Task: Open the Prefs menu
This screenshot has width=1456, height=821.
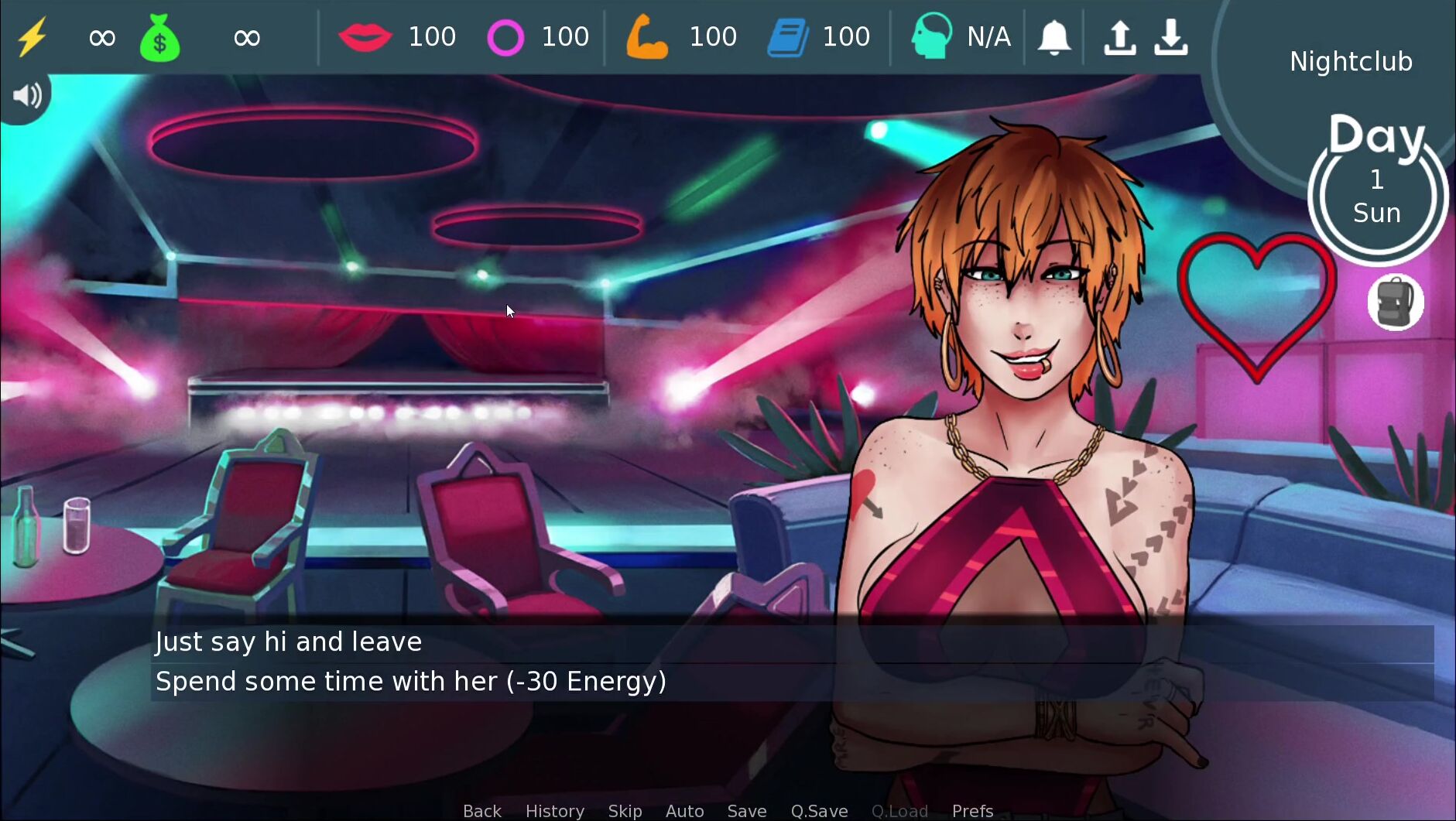Action: [972, 810]
